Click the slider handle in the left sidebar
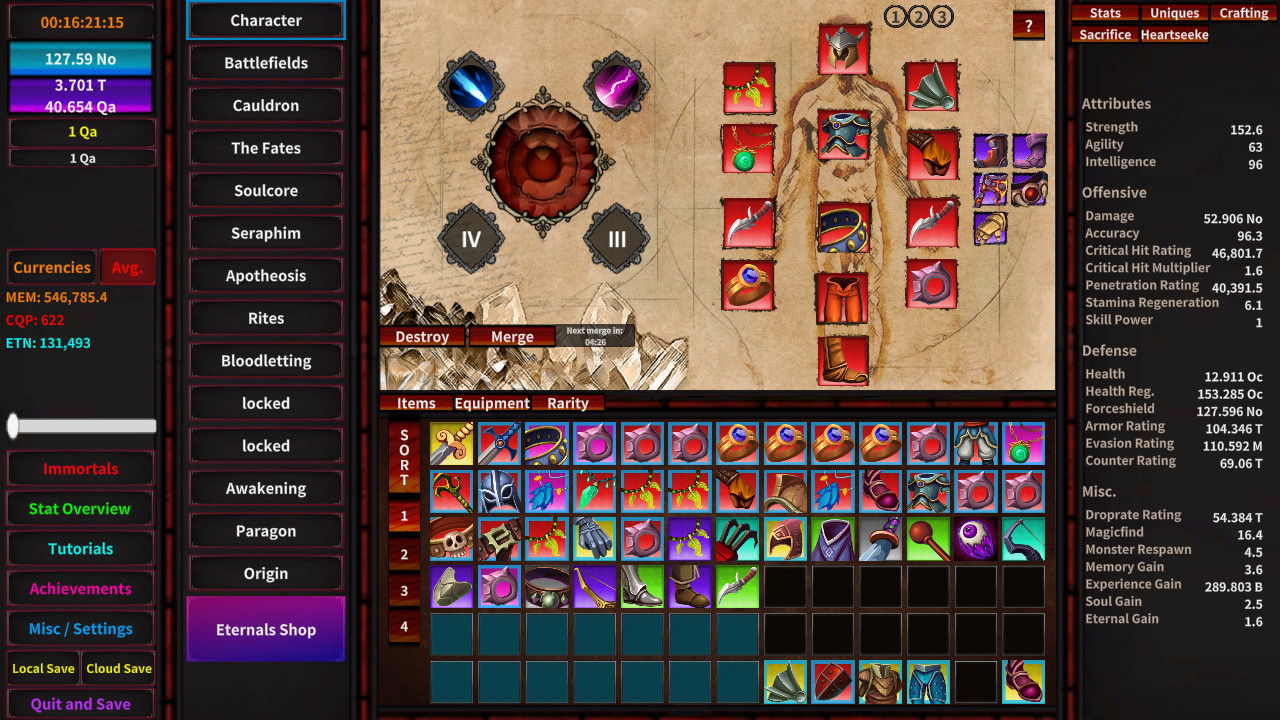The image size is (1280, 720). [x=14, y=426]
